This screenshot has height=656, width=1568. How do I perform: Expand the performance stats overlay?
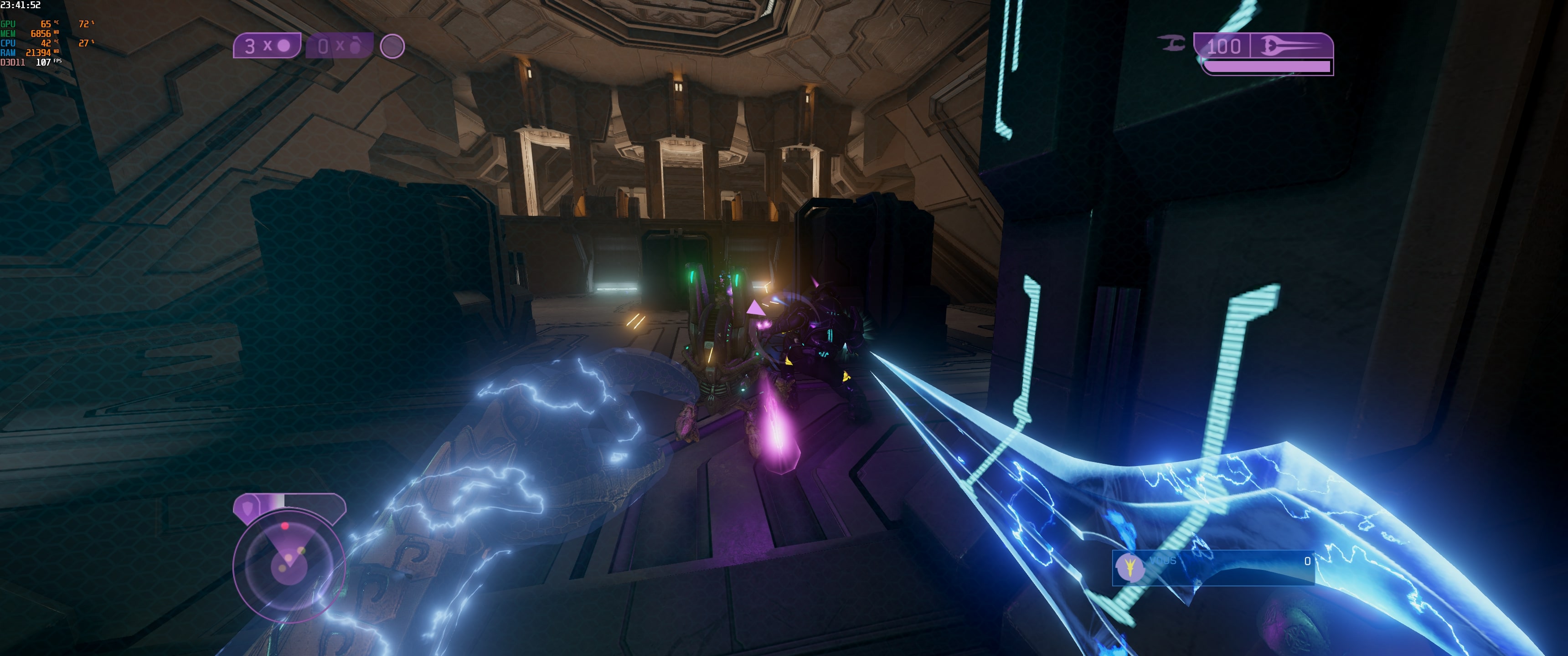click(x=46, y=43)
